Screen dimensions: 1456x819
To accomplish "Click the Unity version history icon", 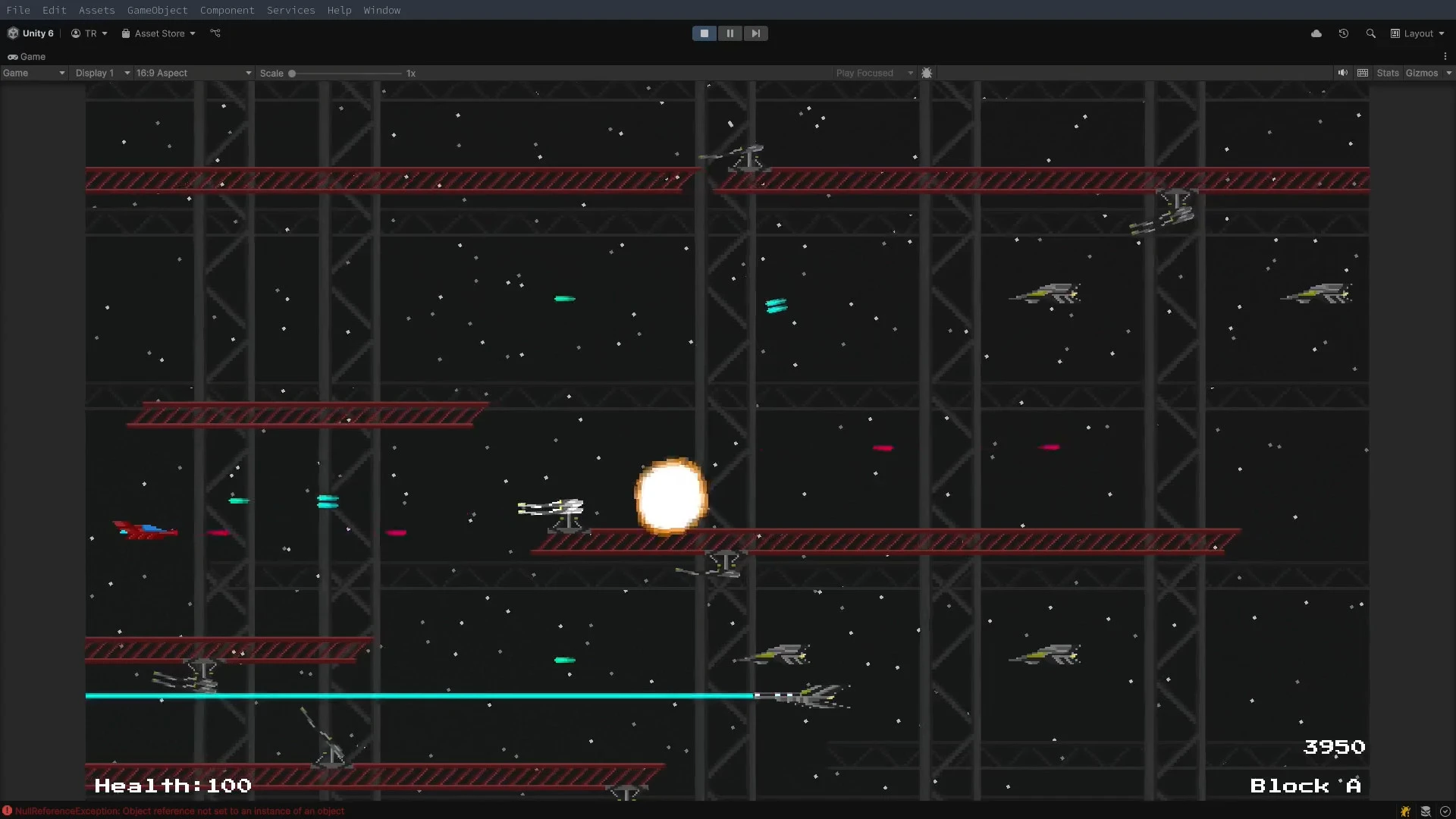I will [1343, 33].
